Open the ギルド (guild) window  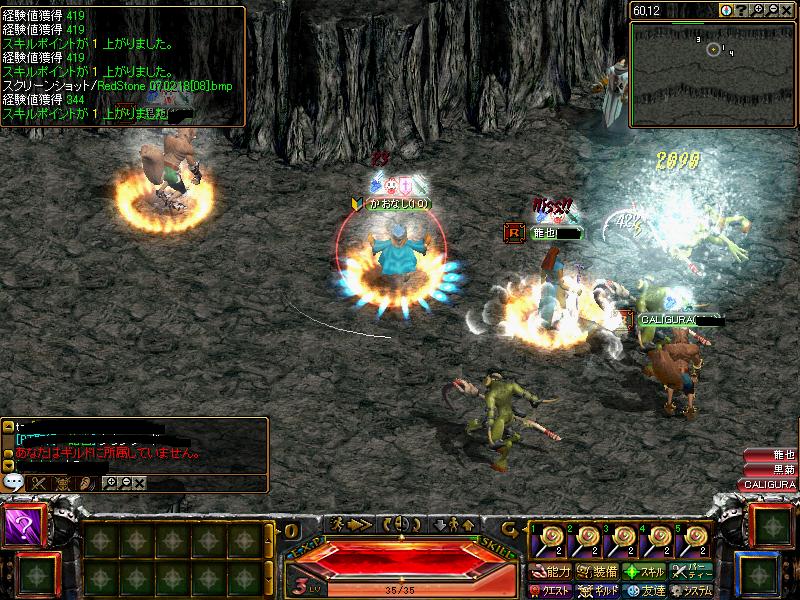tap(598, 591)
